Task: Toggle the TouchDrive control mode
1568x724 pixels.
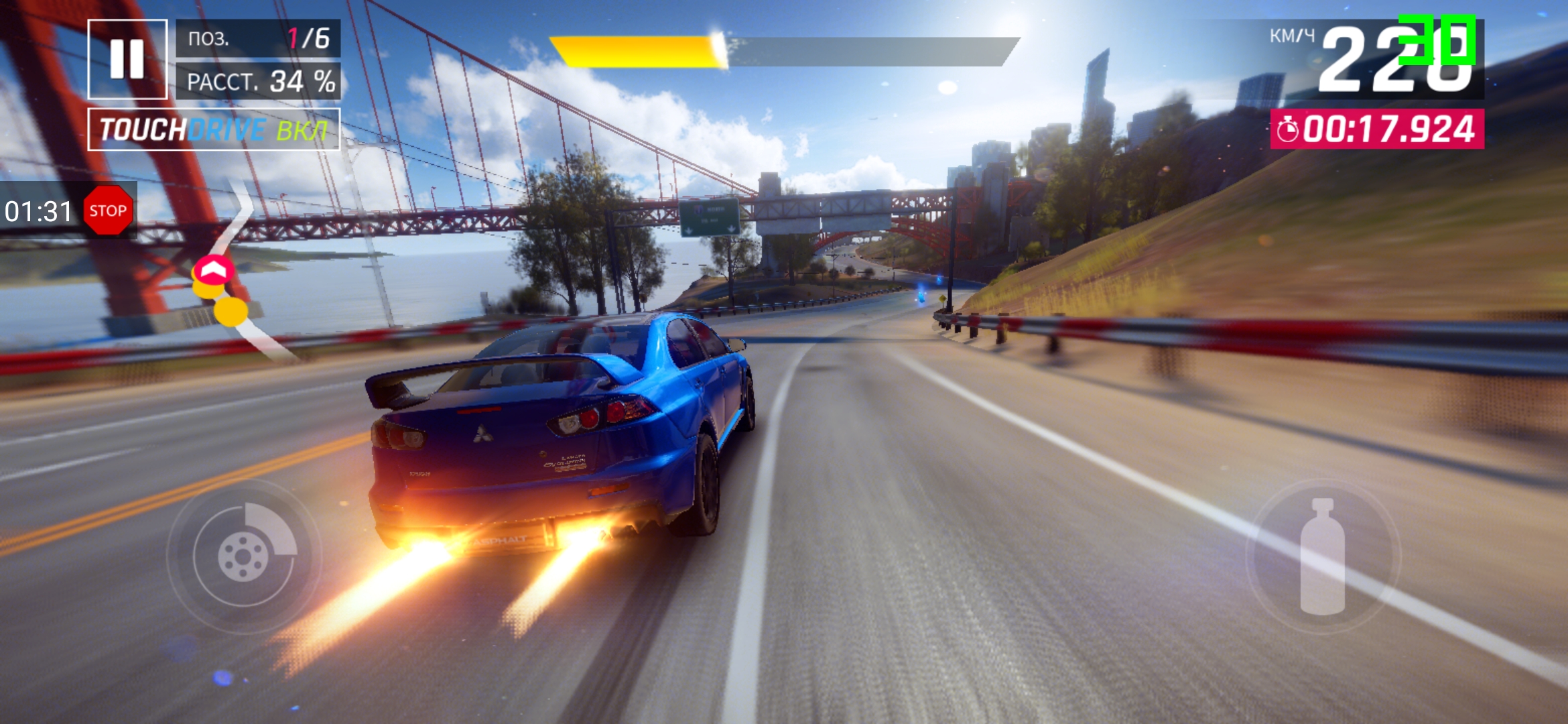Action: (214, 129)
